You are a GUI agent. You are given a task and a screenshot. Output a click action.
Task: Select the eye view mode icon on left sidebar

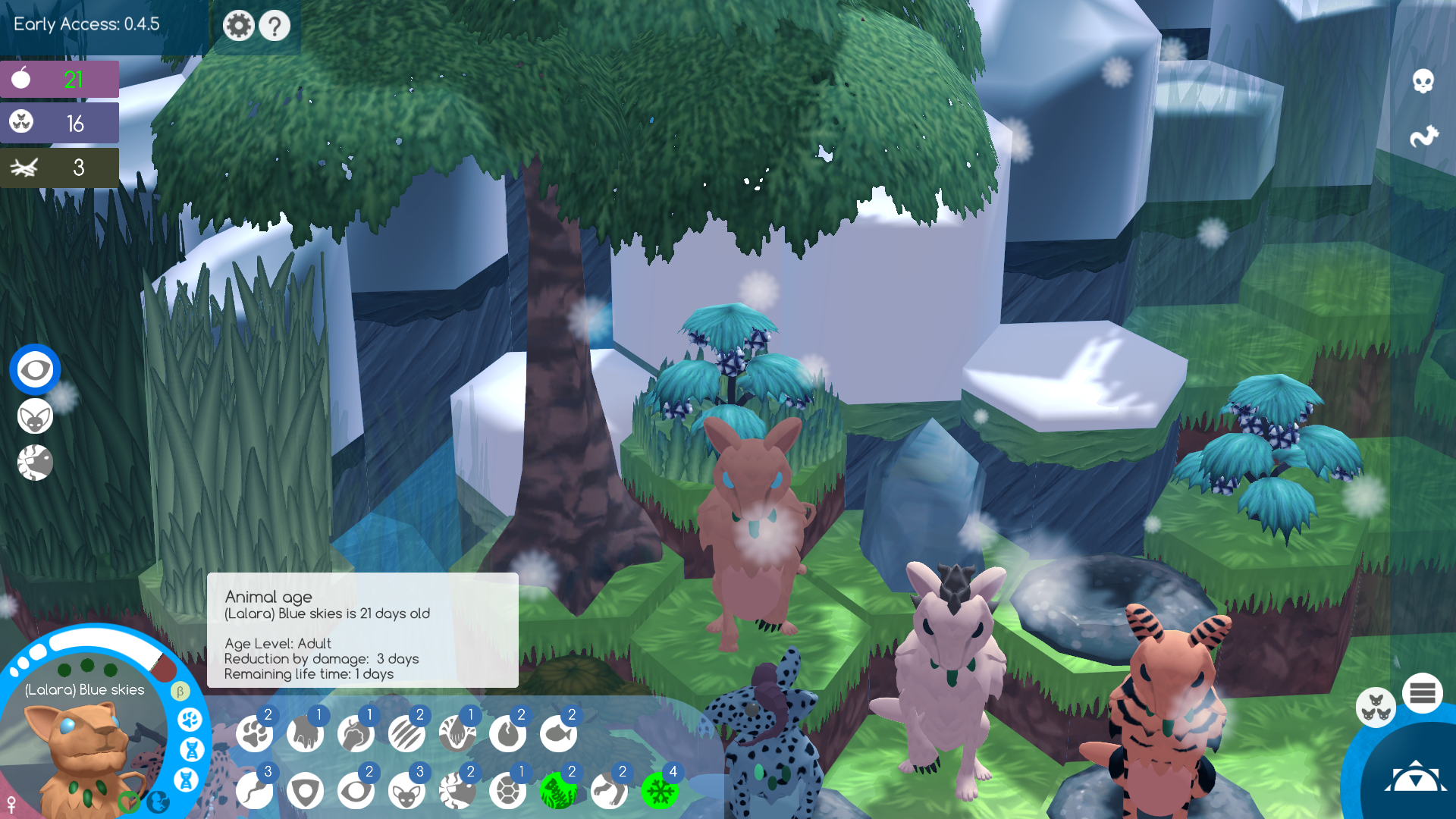[x=35, y=369]
